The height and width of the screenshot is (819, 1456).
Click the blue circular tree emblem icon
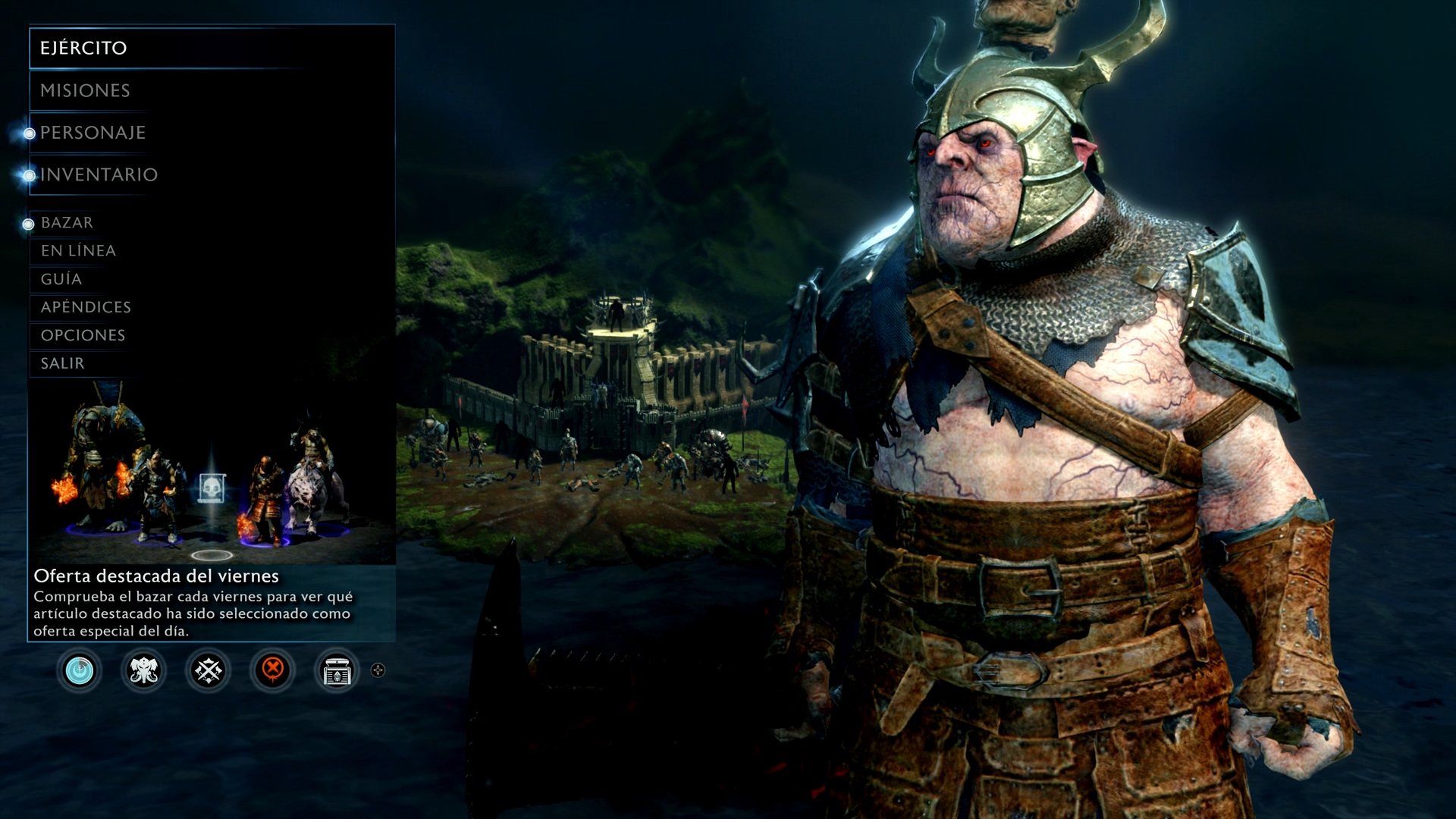pyautogui.click(x=80, y=670)
